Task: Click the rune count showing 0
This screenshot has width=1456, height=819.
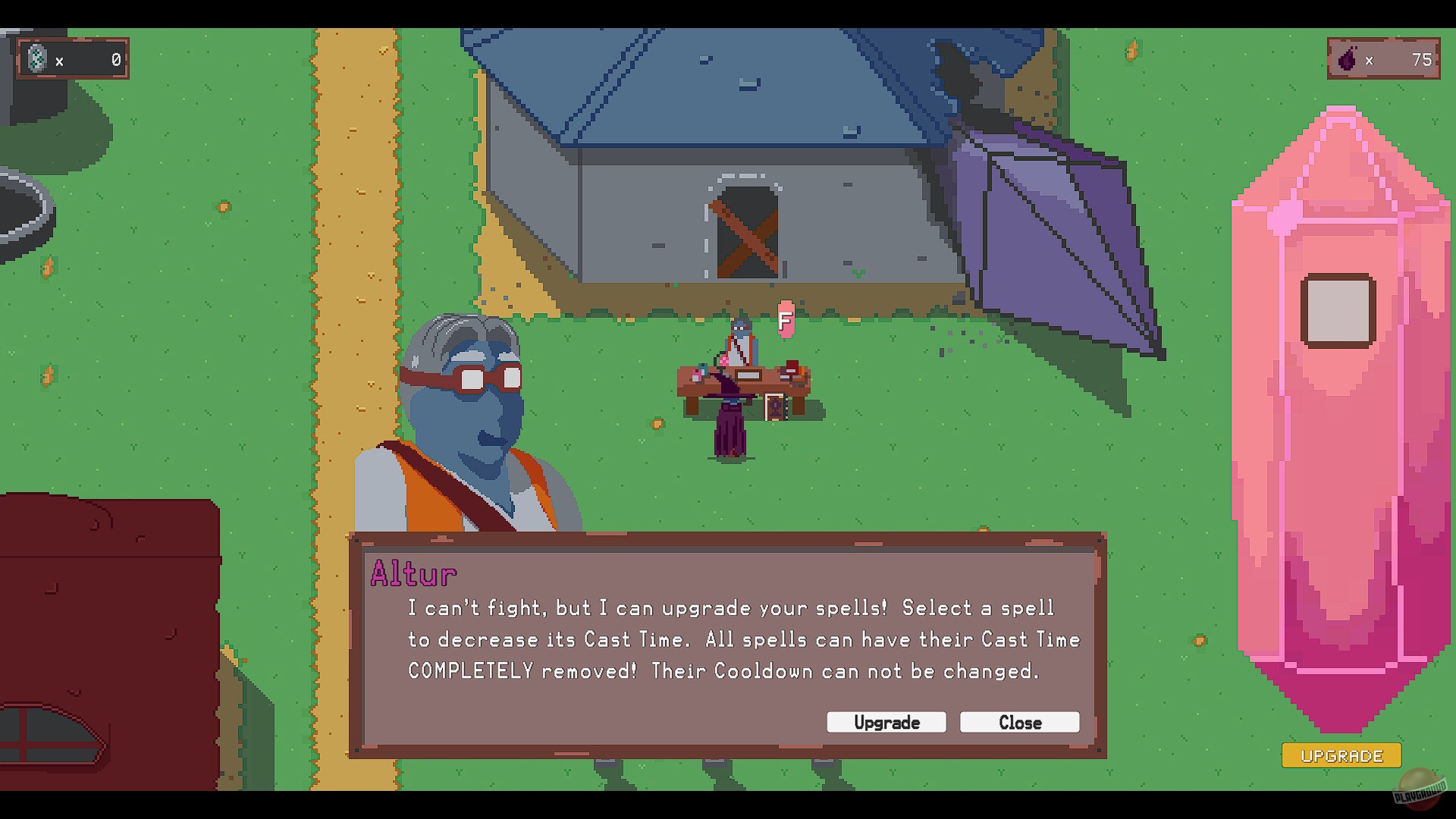Action: point(115,59)
